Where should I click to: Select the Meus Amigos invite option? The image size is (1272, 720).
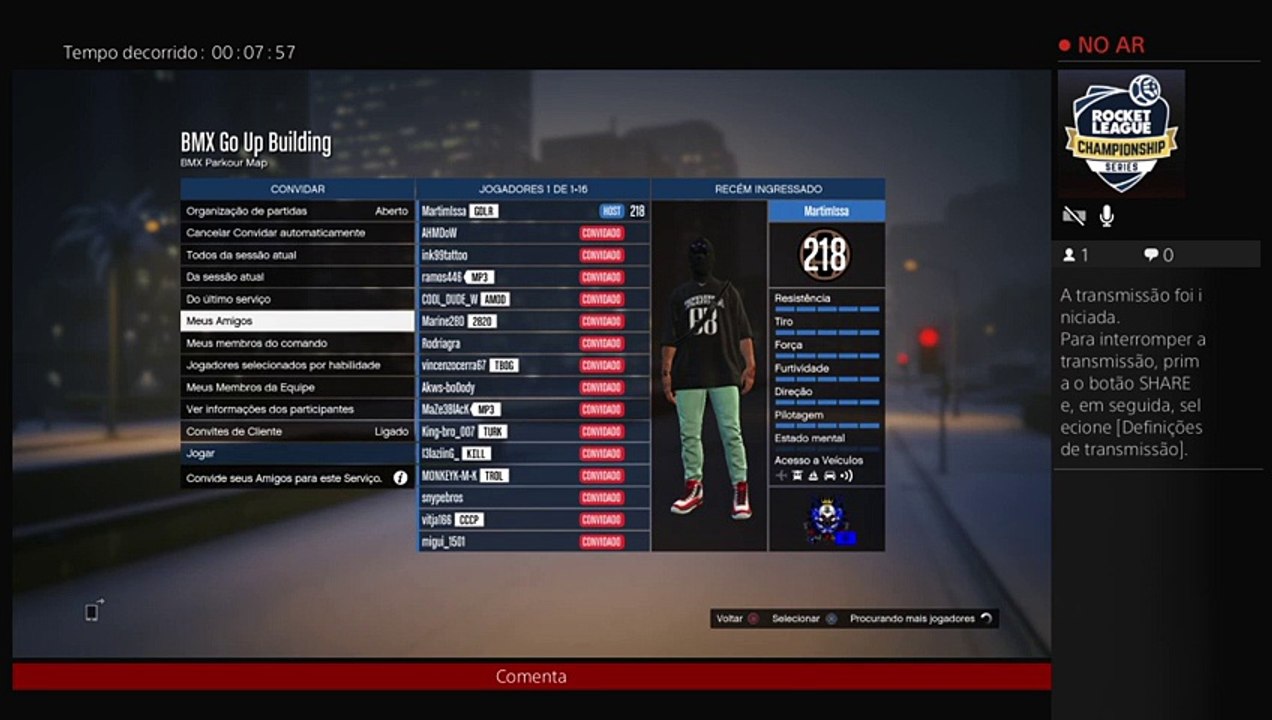pos(297,321)
